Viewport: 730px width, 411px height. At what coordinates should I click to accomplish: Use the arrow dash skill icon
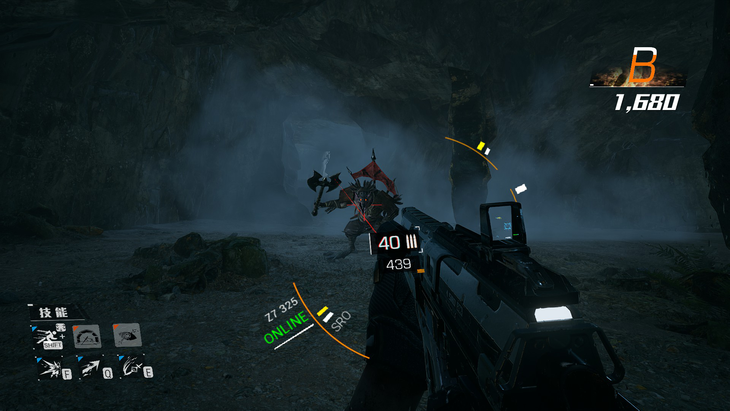[x=90, y=368]
